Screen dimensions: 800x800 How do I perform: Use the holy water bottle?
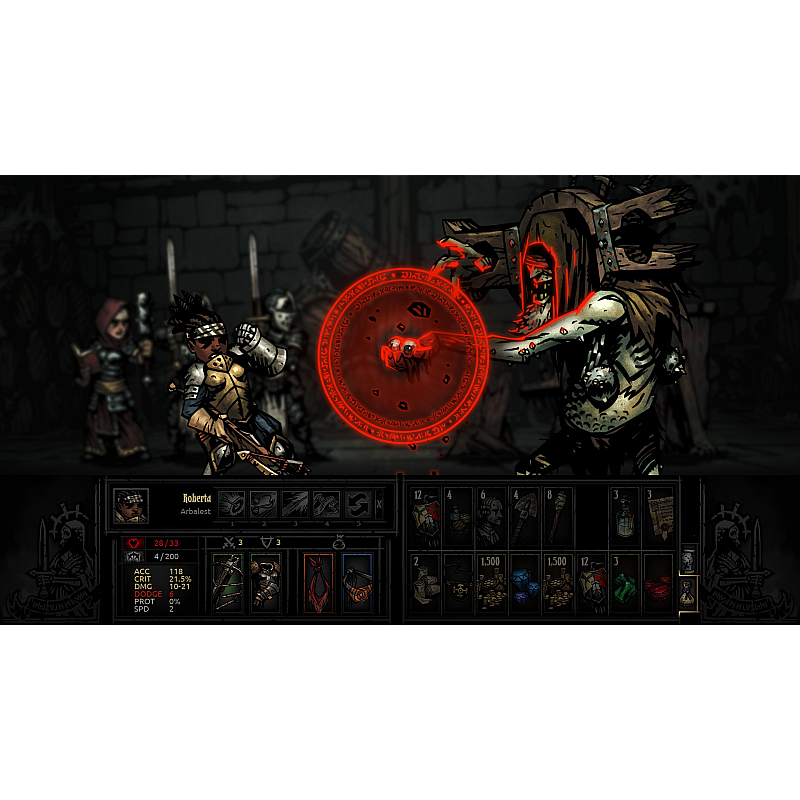point(625,516)
